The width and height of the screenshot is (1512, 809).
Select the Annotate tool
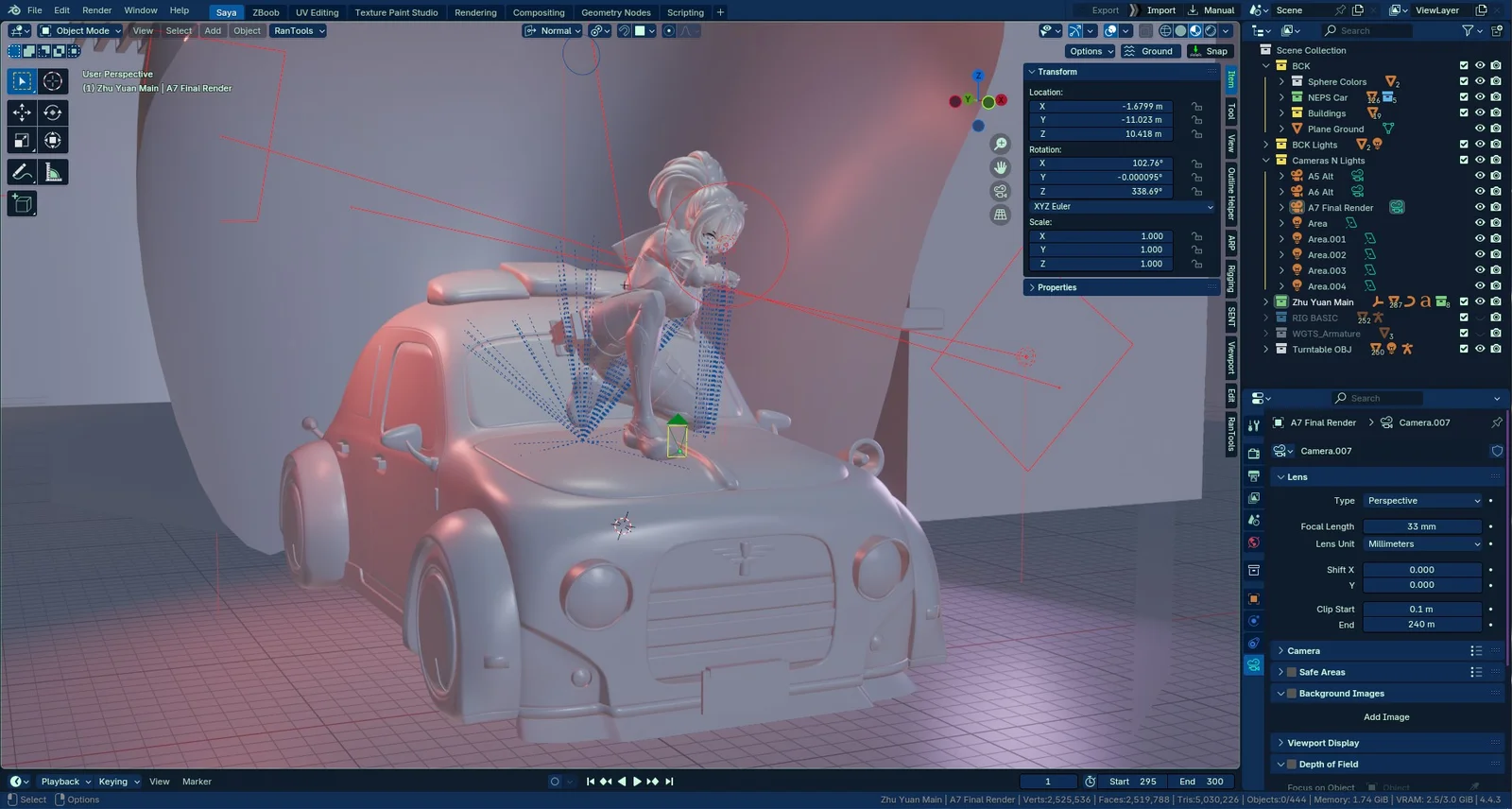coord(21,171)
